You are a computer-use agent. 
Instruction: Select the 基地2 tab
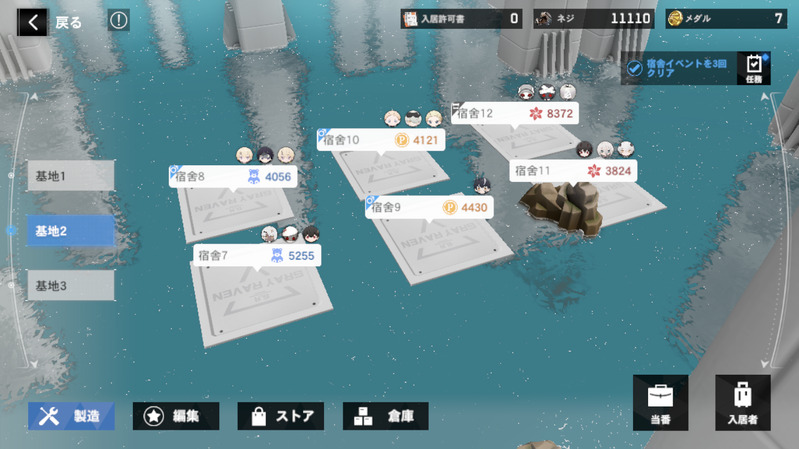point(70,231)
